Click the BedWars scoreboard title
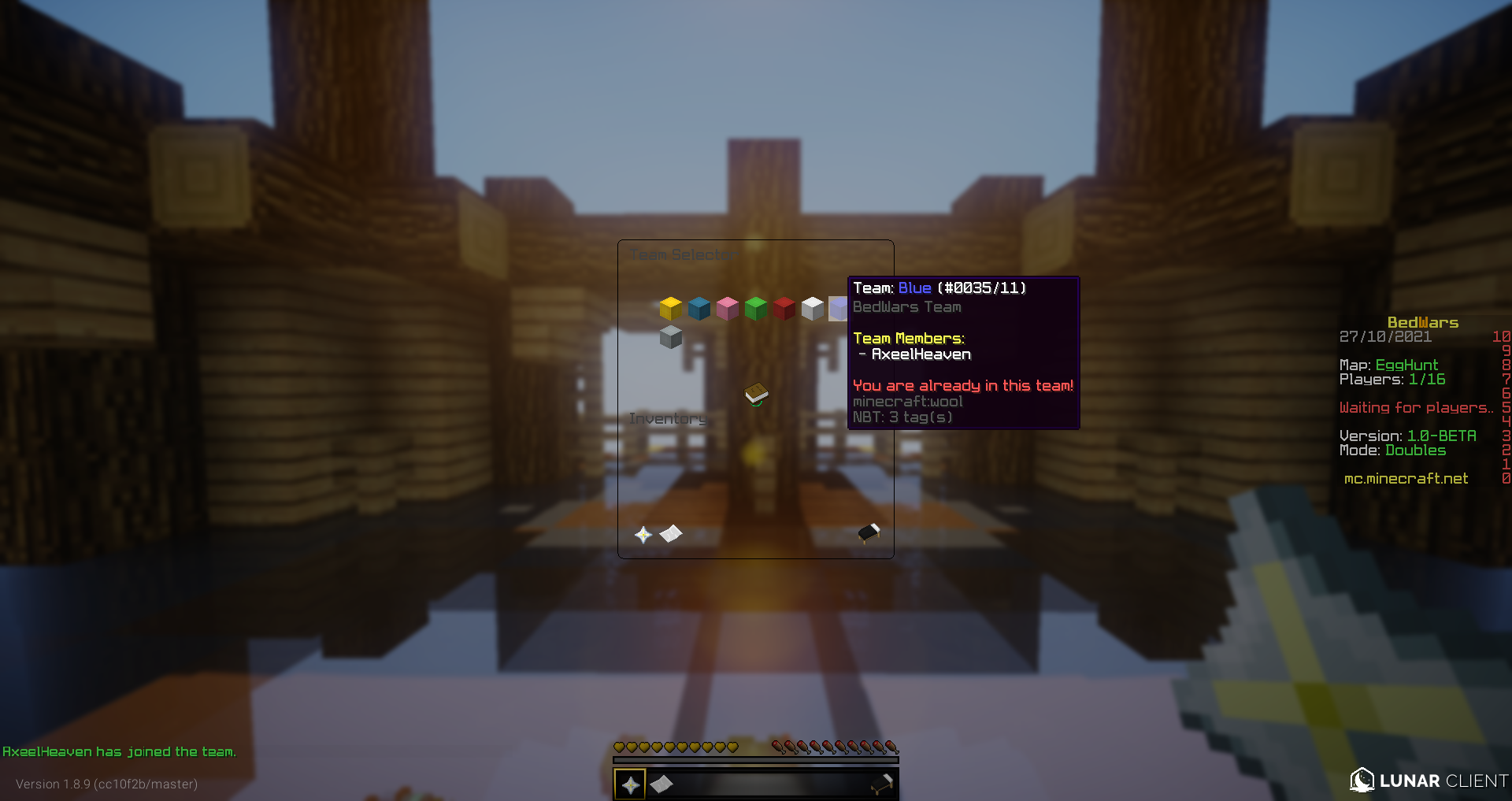 coord(1422,321)
